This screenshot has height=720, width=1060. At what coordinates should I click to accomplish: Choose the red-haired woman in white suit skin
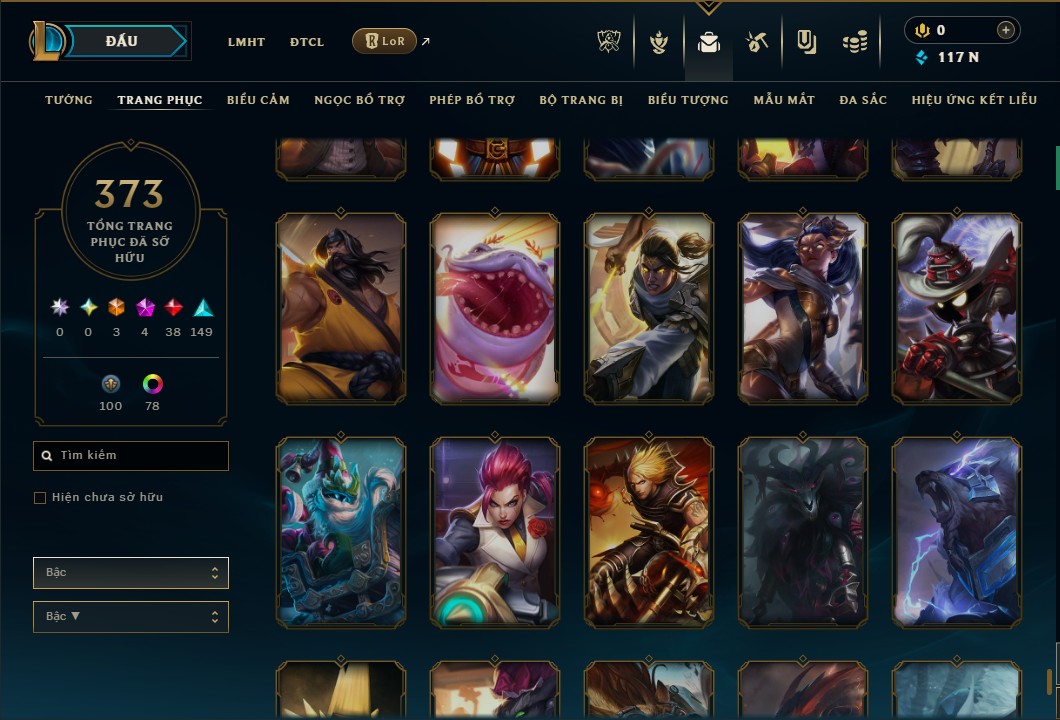495,532
